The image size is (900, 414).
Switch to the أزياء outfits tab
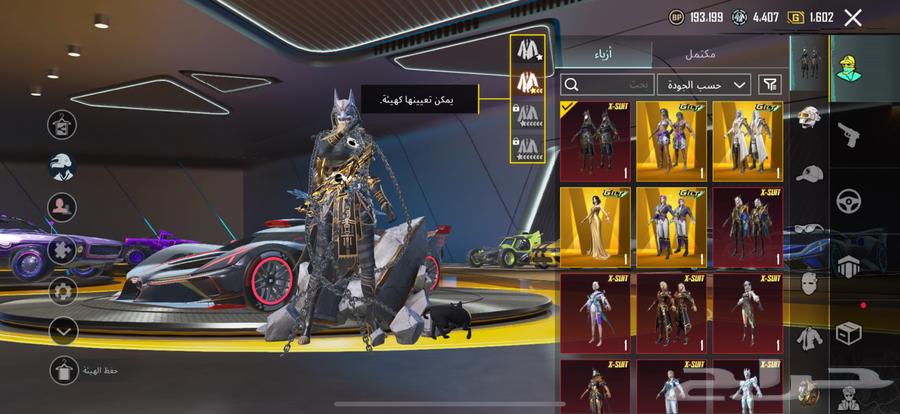pyautogui.click(x=604, y=53)
